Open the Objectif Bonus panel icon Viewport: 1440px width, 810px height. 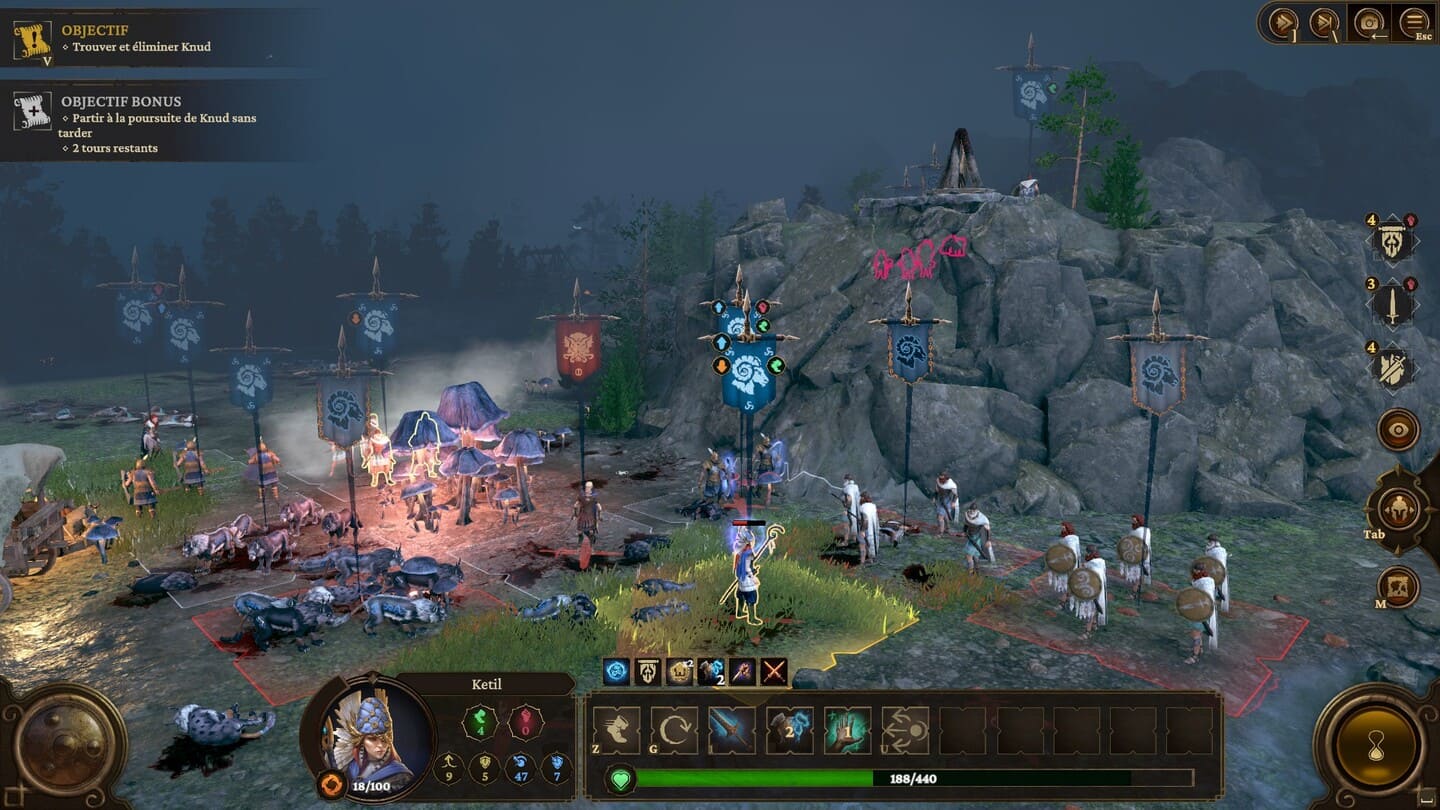pos(32,111)
